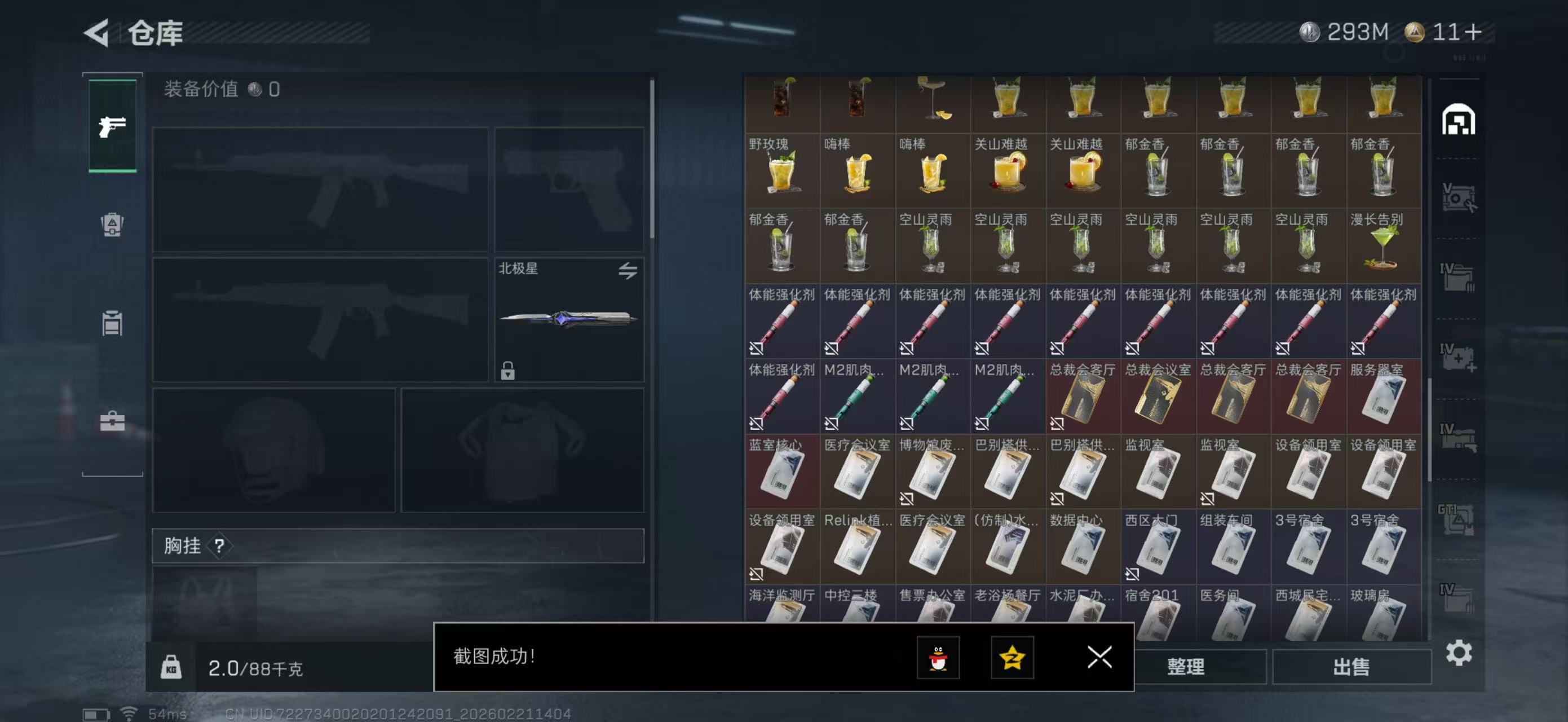Toggle the lock on the 北极星 knife

point(509,371)
